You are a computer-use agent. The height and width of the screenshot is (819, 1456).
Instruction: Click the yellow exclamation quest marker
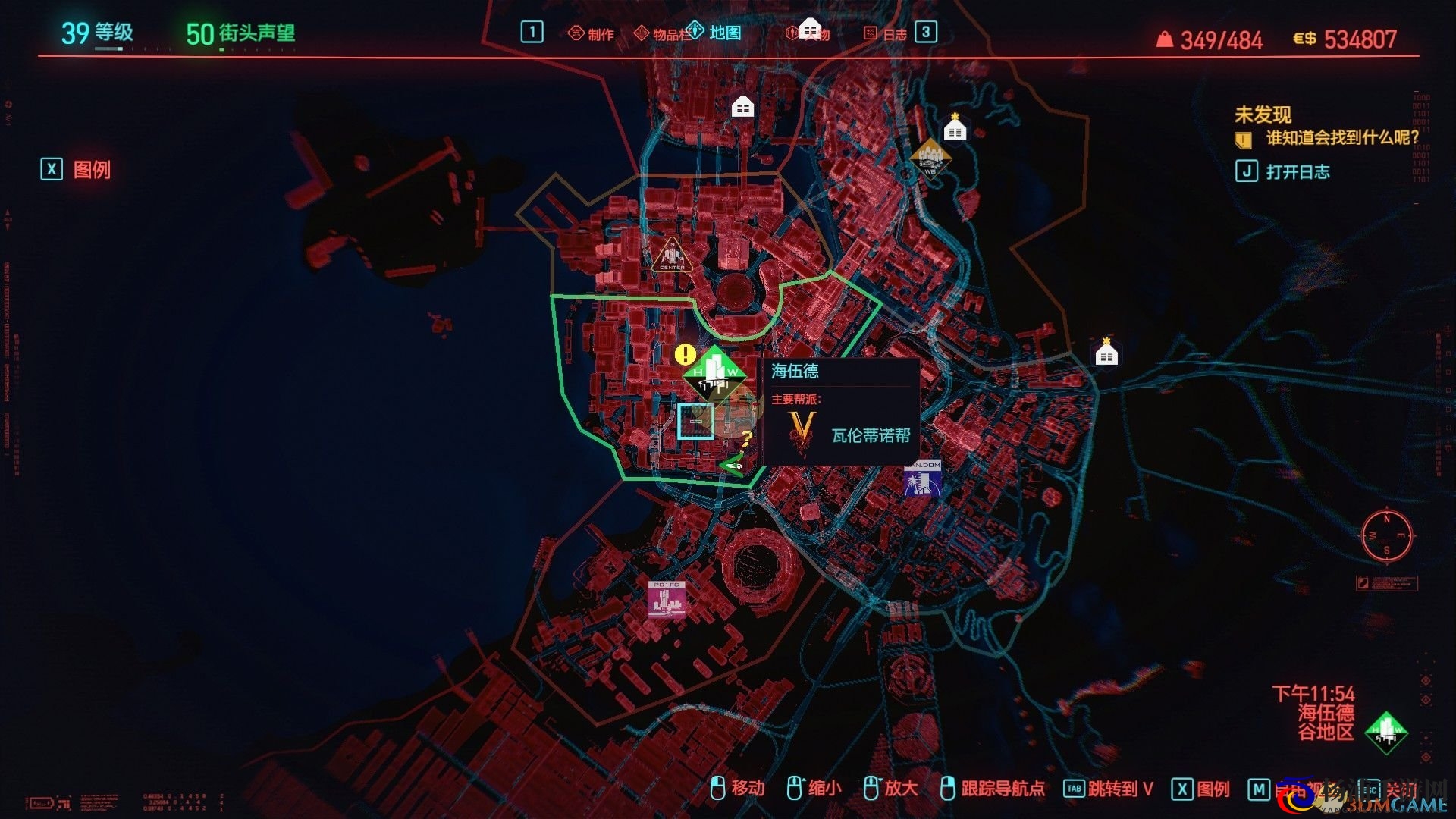point(685,354)
